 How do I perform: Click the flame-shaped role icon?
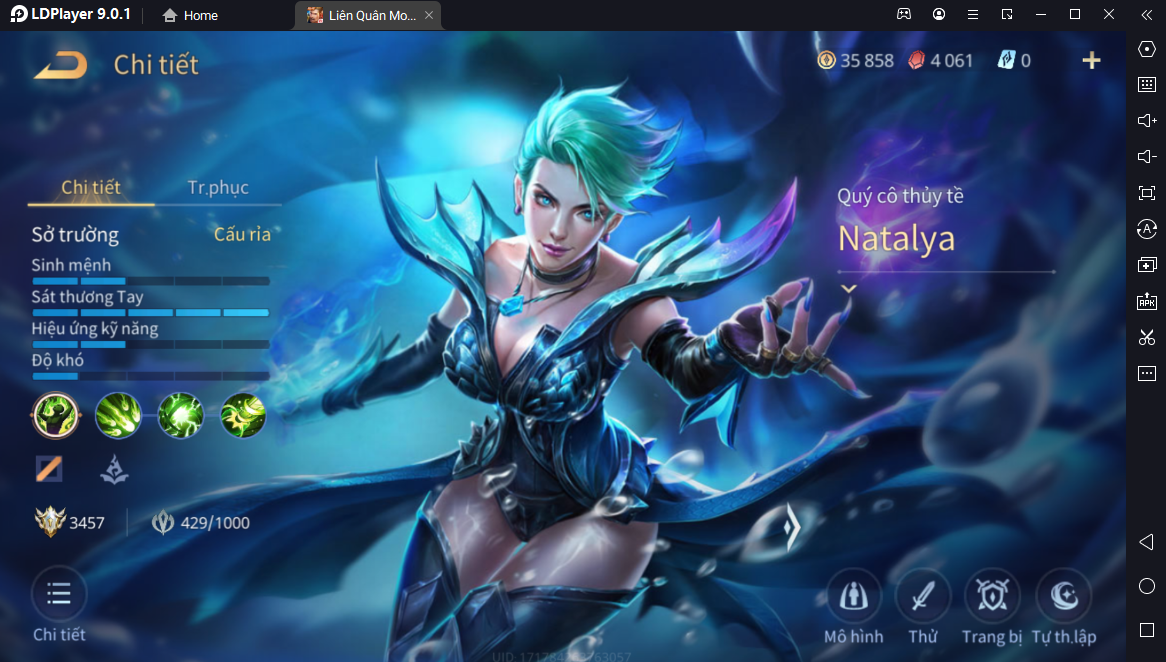click(x=113, y=469)
